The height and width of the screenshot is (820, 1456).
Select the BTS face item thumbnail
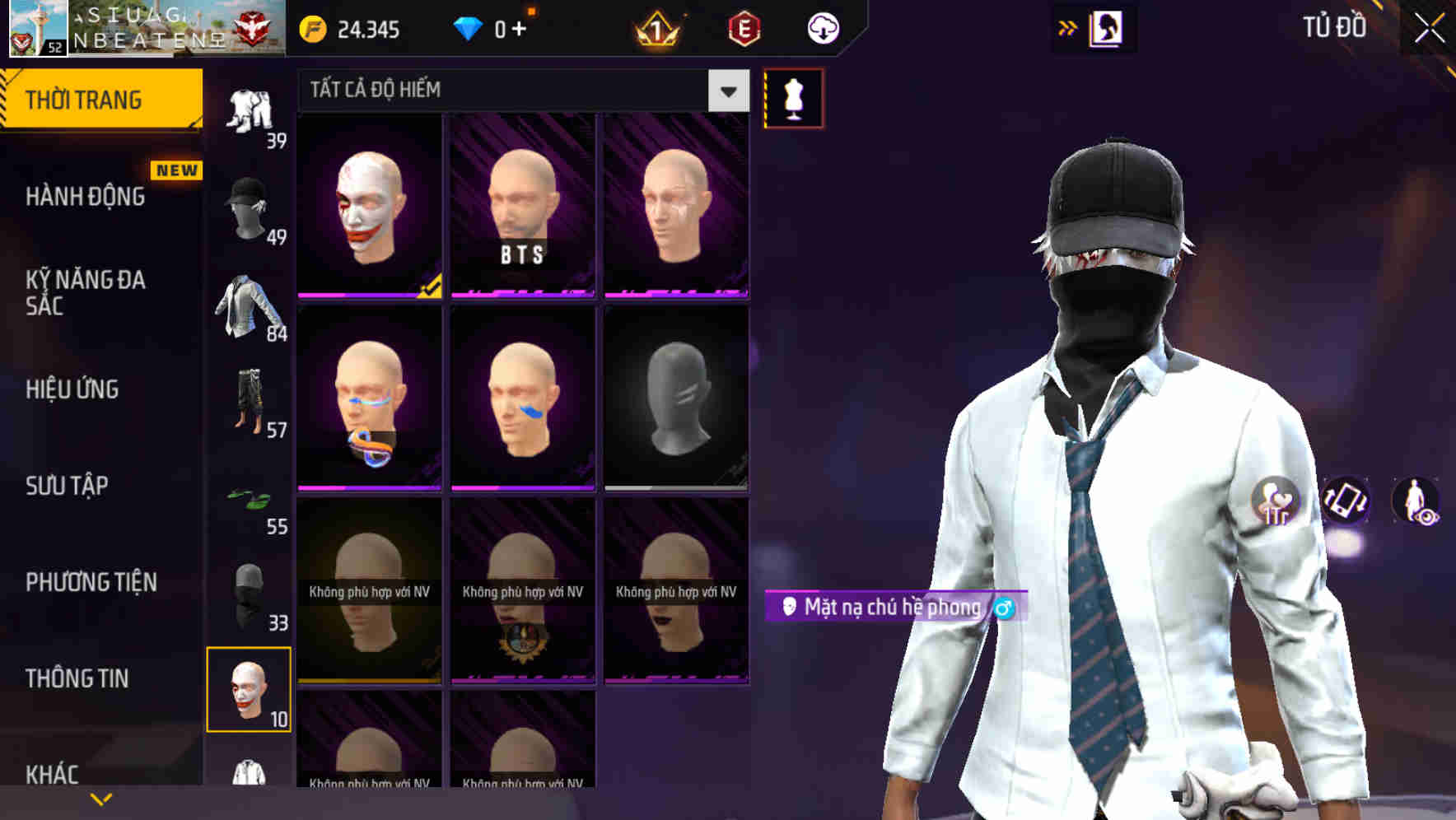pyautogui.click(x=521, y=204)
